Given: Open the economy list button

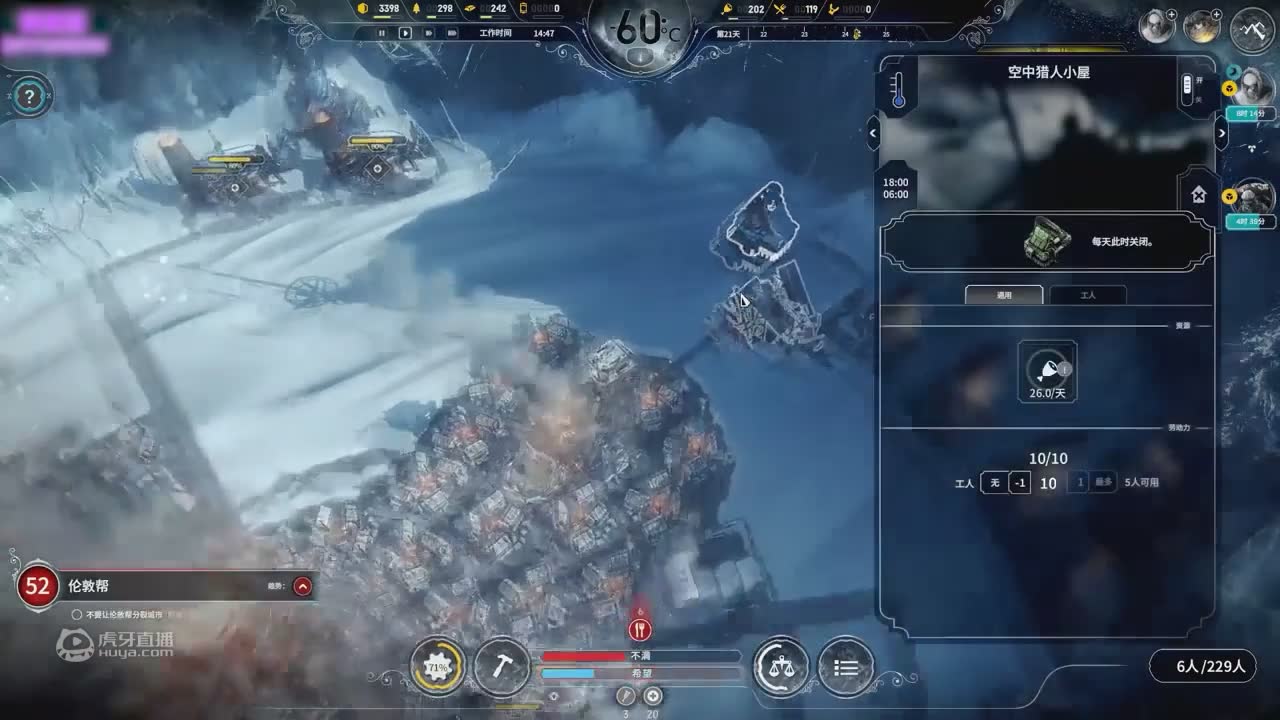Looking at the screenshot, I should coord(846,667).
